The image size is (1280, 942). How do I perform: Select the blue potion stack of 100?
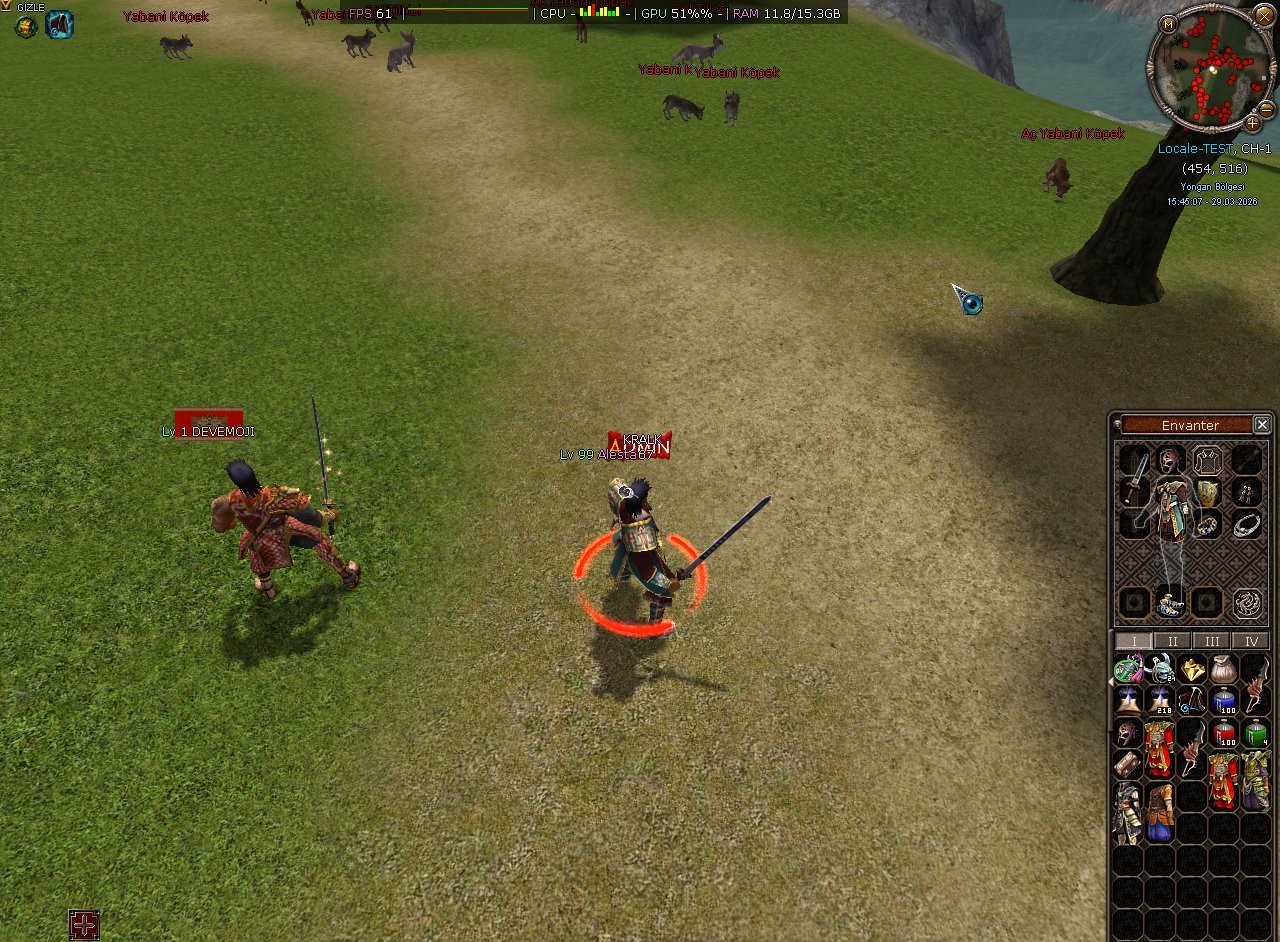coord(1224,701)
